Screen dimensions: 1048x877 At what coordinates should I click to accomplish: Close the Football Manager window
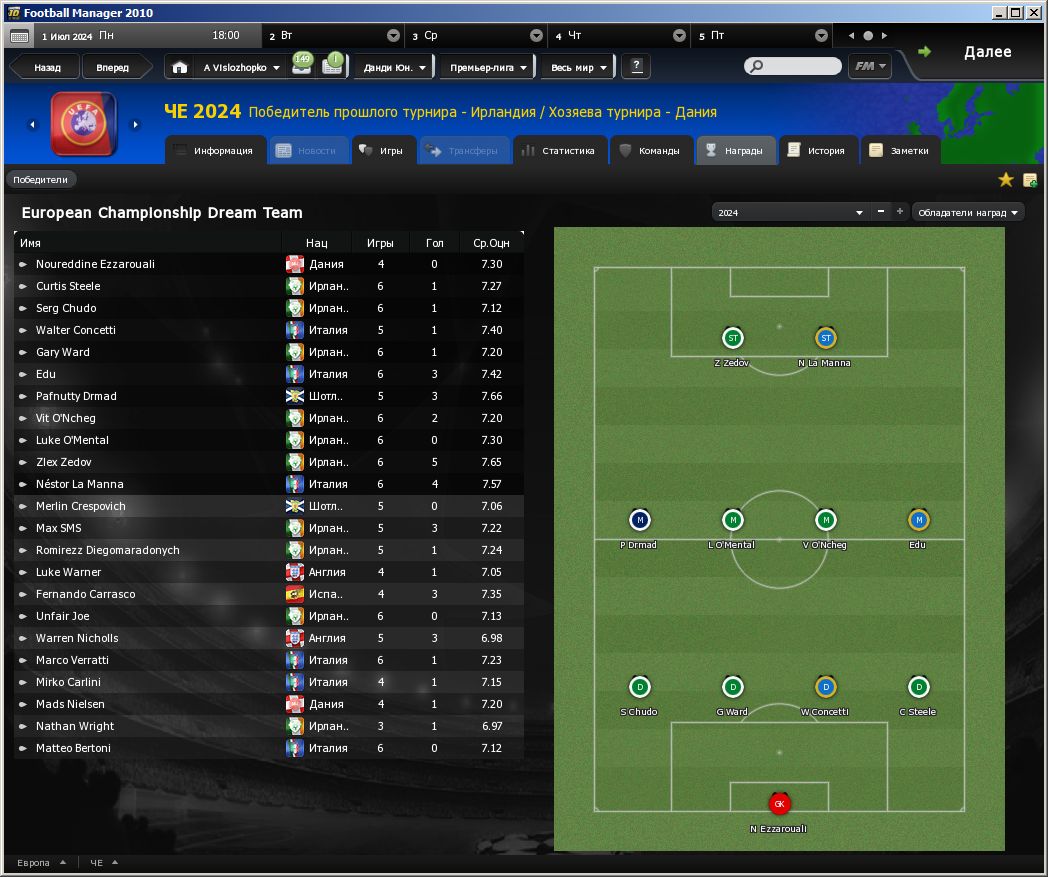point(1035,12)
